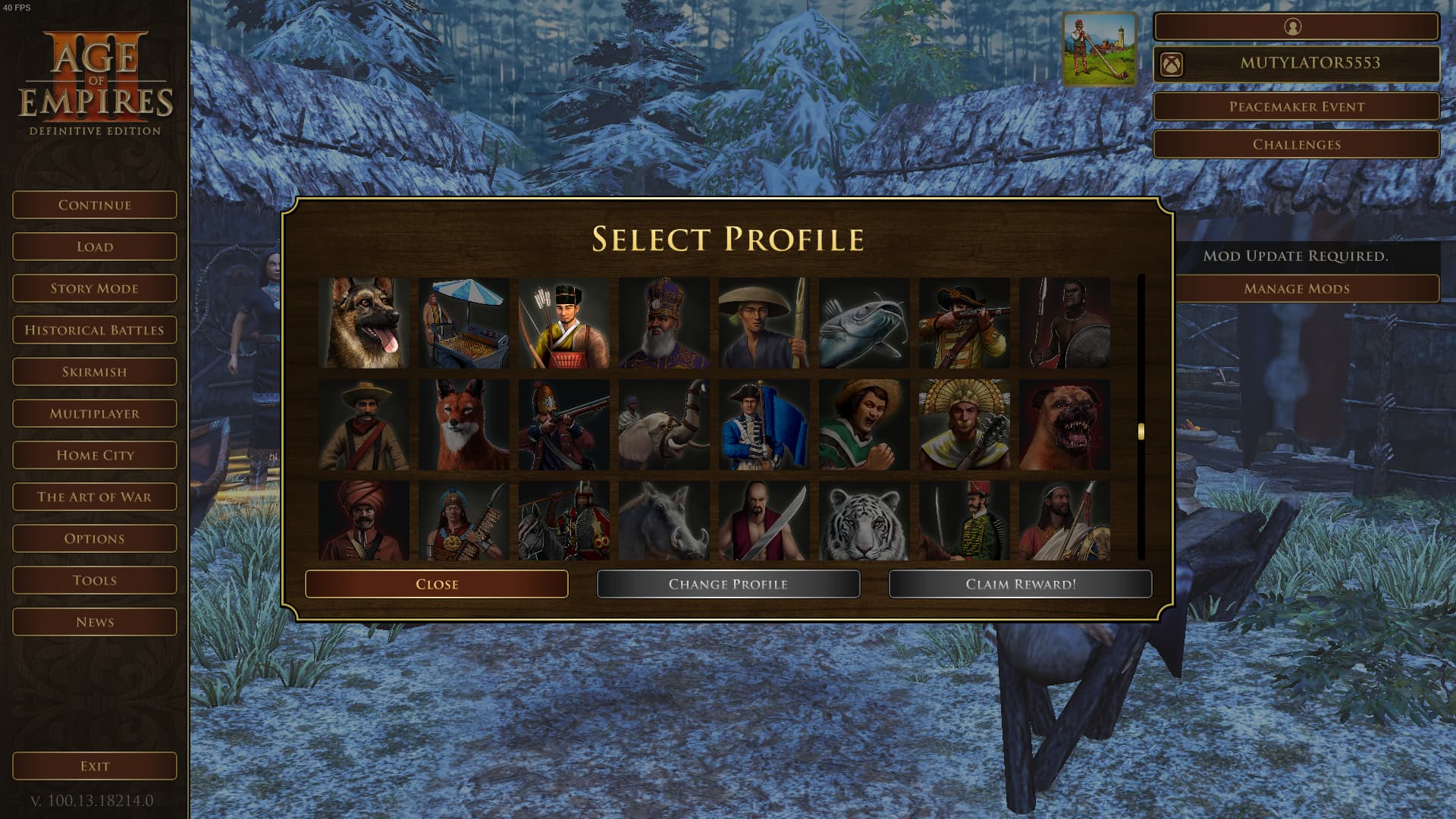Image resolution: width=1456 pixels, height=819 pixels.
Task: Open Manage Mods
Action: [1296, 289]
